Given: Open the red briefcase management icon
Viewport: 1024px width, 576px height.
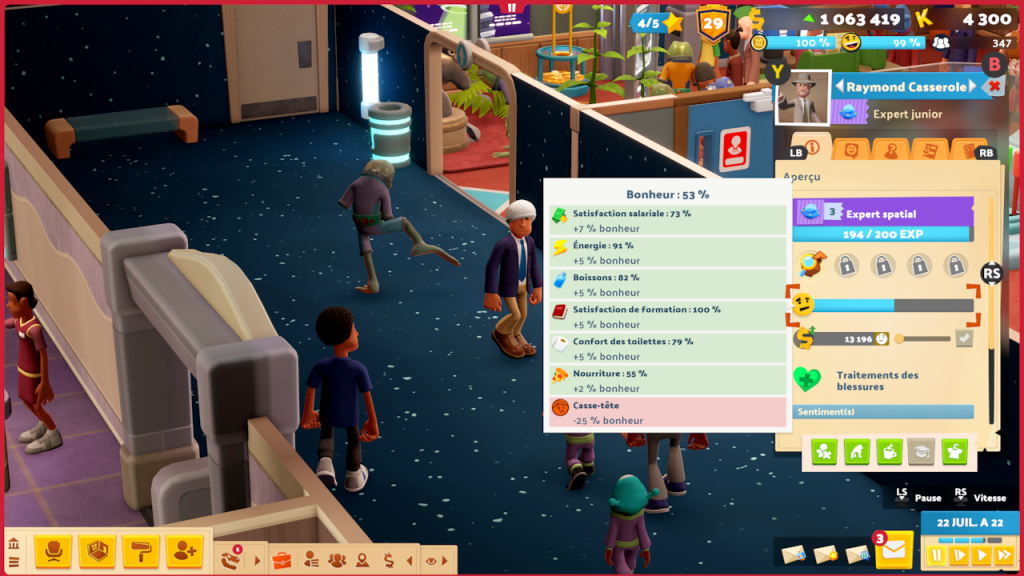Looking at the screenshot, I should (282, 560).
